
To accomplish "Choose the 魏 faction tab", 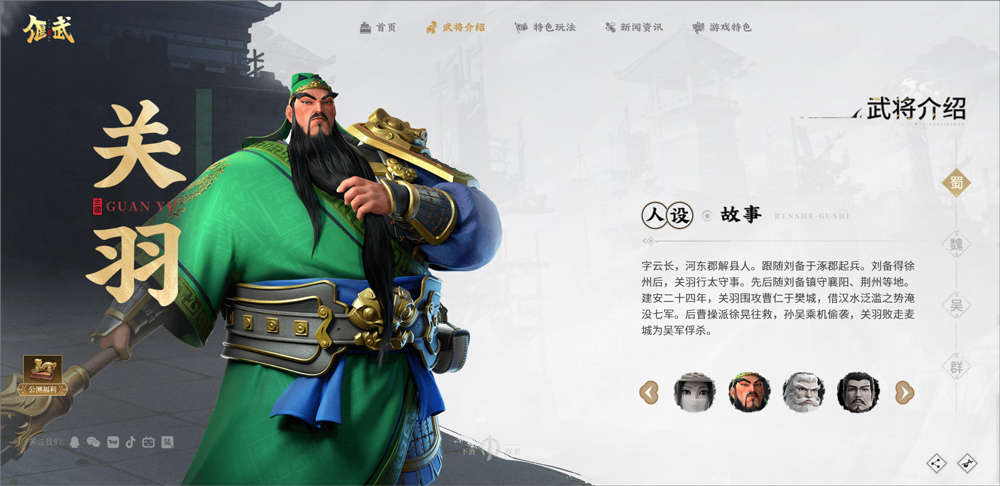I will (x=957, y=244).
